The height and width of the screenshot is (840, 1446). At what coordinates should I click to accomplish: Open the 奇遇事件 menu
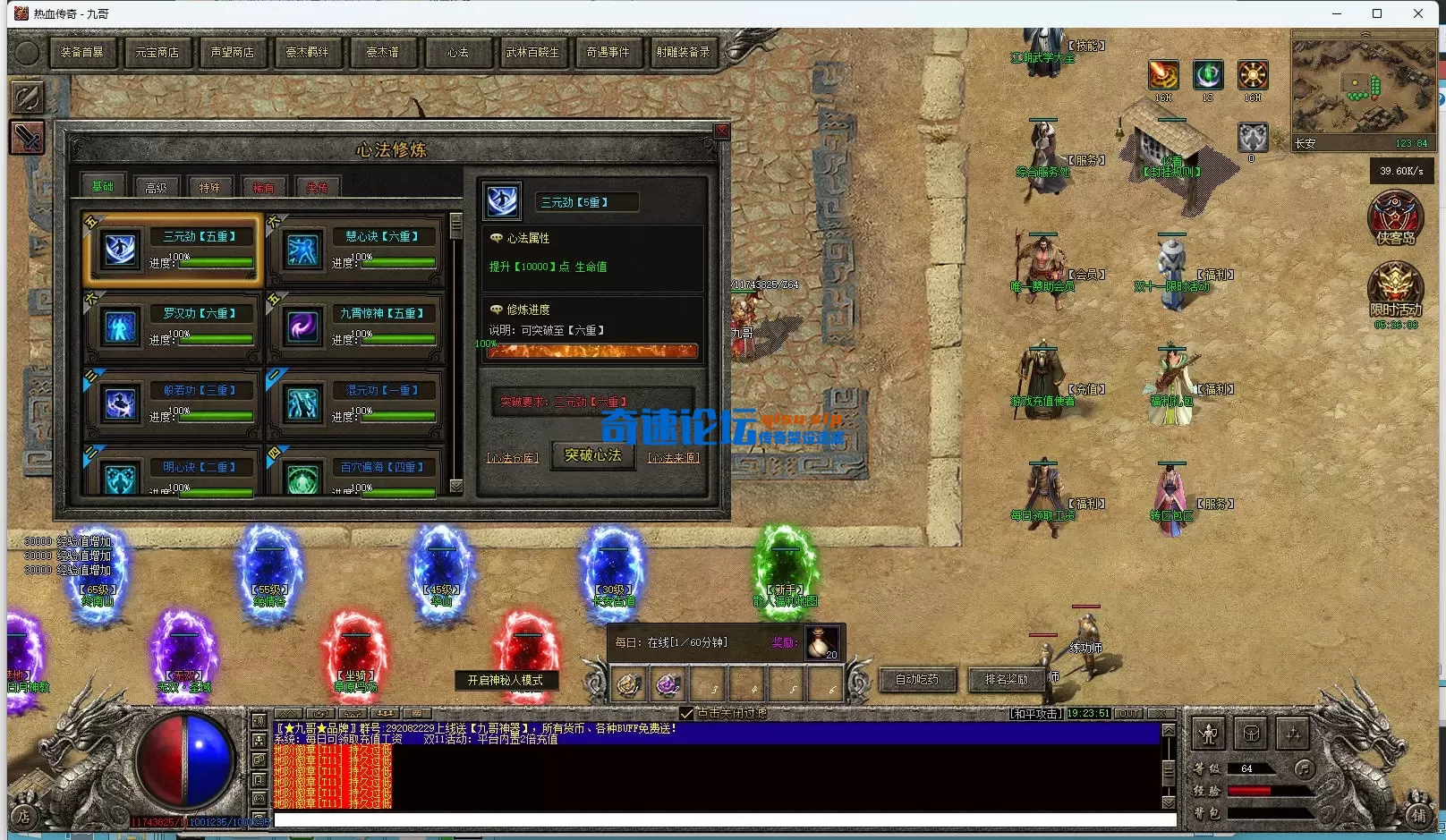(x=608, y=53)
